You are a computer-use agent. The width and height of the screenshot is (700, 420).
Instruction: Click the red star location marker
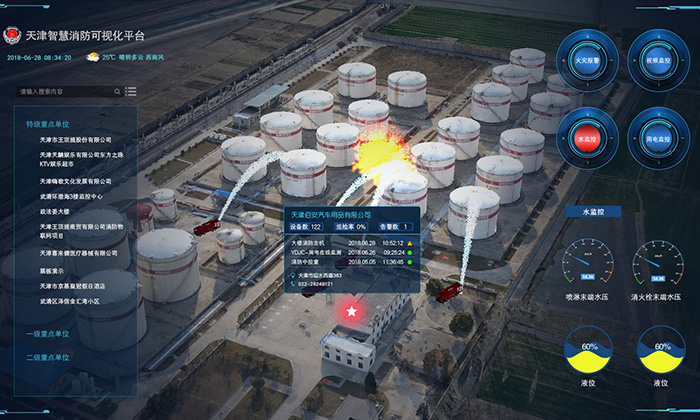(351, 312)
